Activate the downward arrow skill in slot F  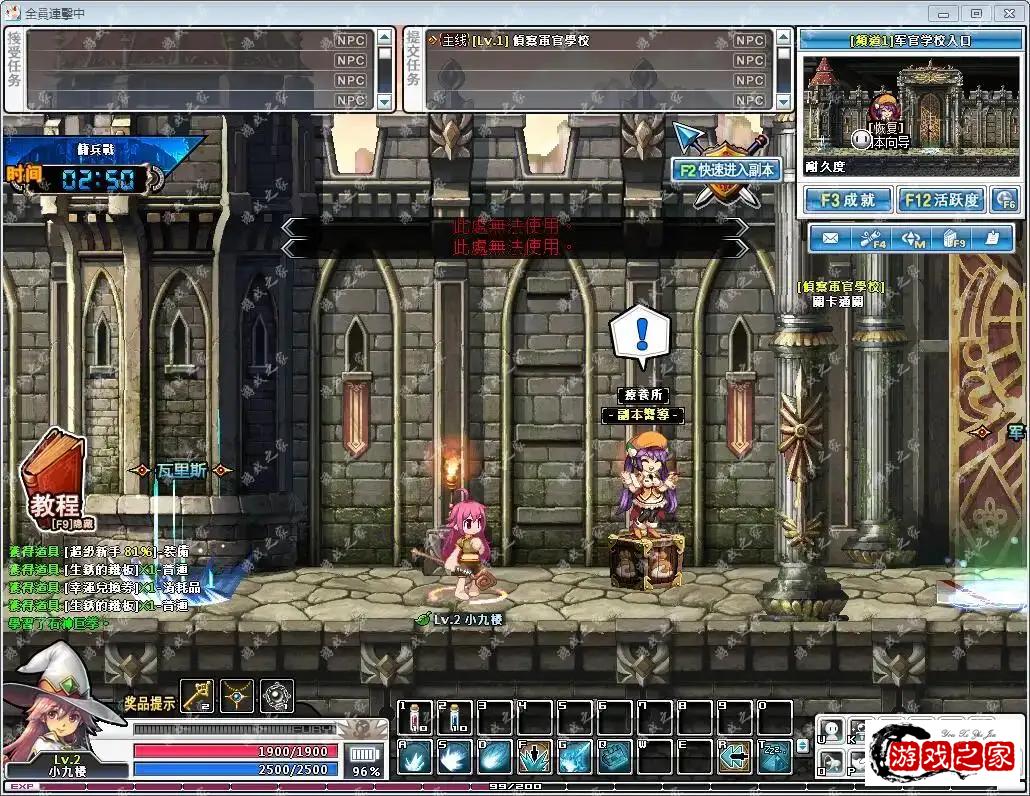pyautogui.click(x=535, y=756)
